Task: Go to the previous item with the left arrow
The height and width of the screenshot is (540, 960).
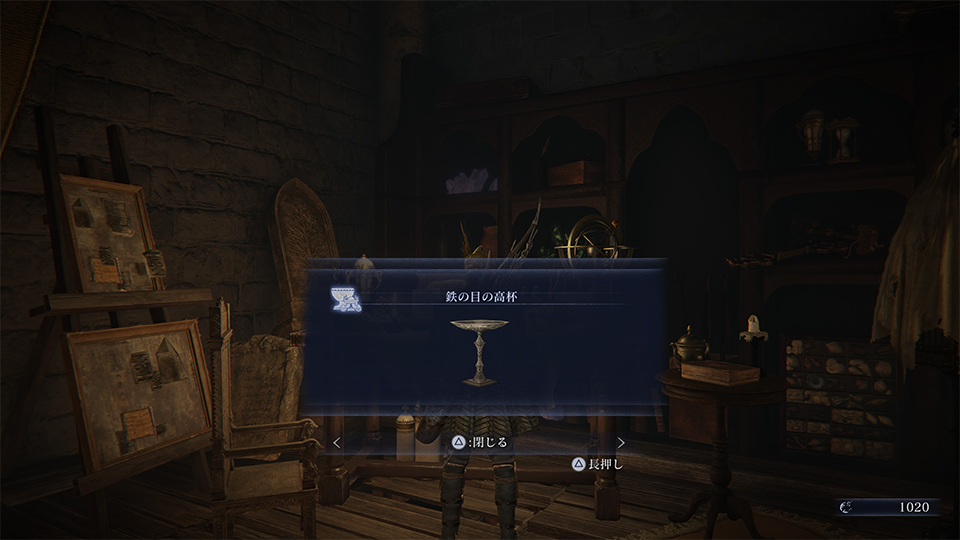Action: point(337,442)
